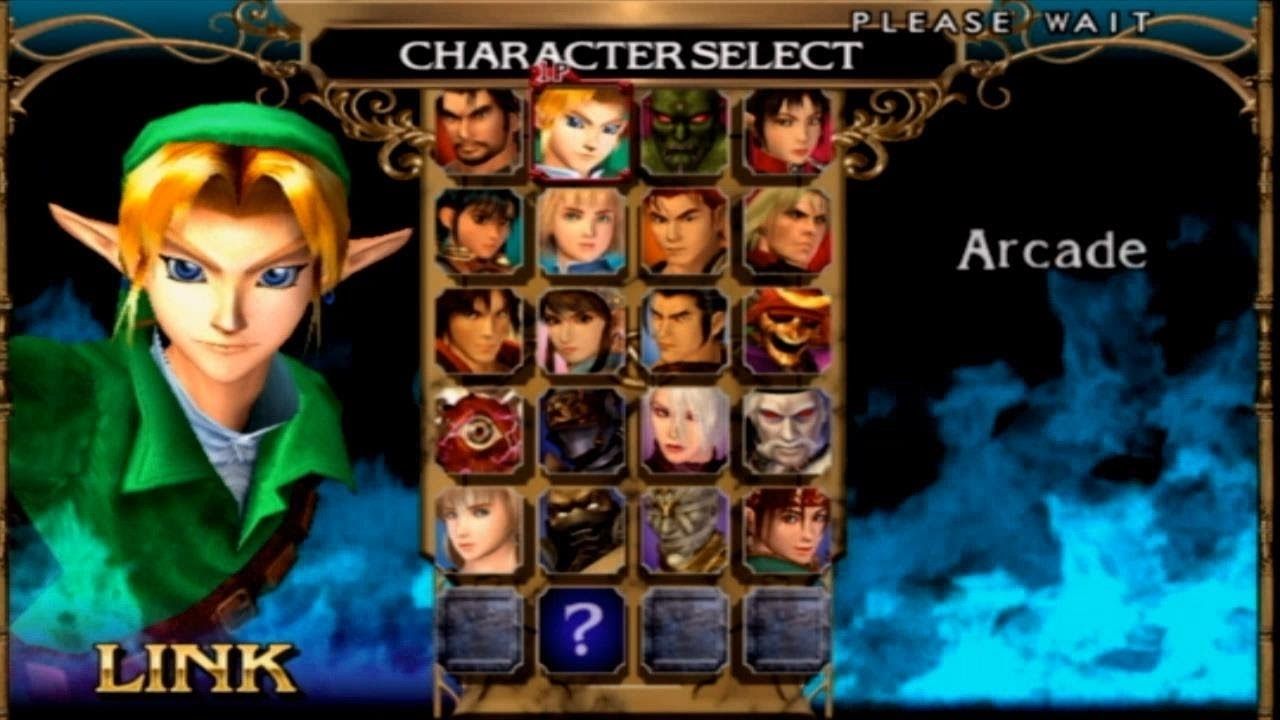Click the Arcade mode label
The image size is (1280, 720).
point(1051,251)
